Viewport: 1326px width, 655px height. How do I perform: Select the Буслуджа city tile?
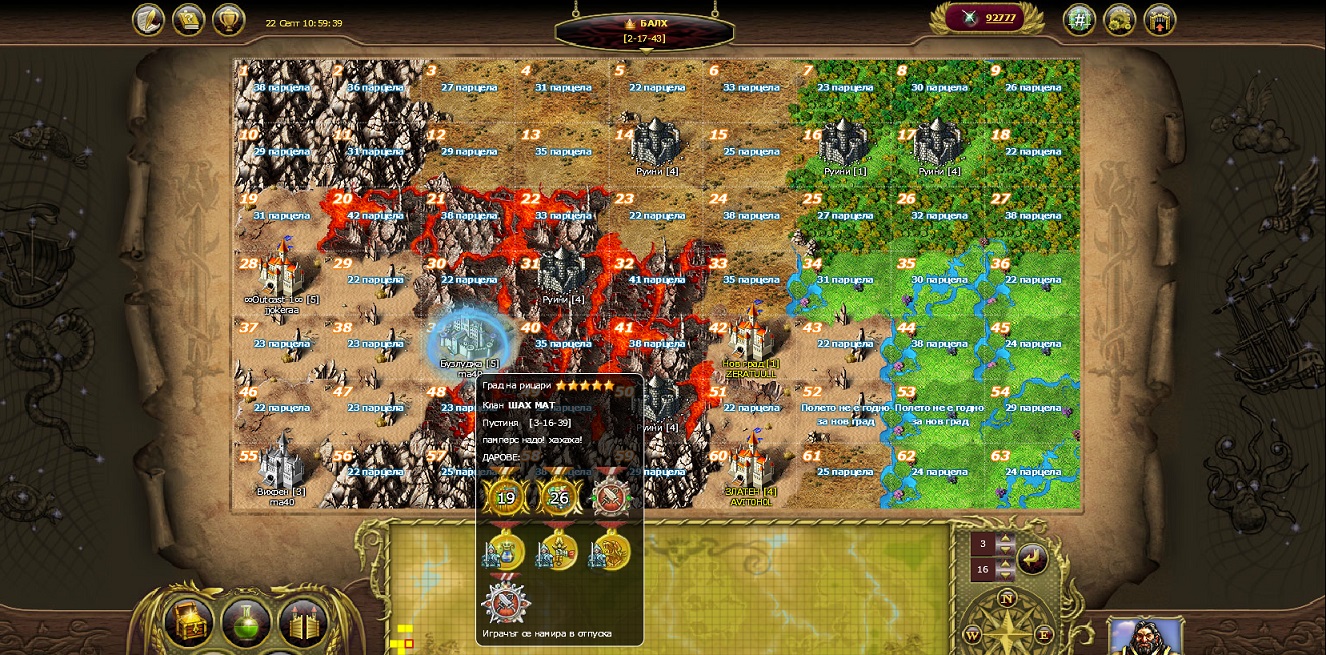(468, 340)
